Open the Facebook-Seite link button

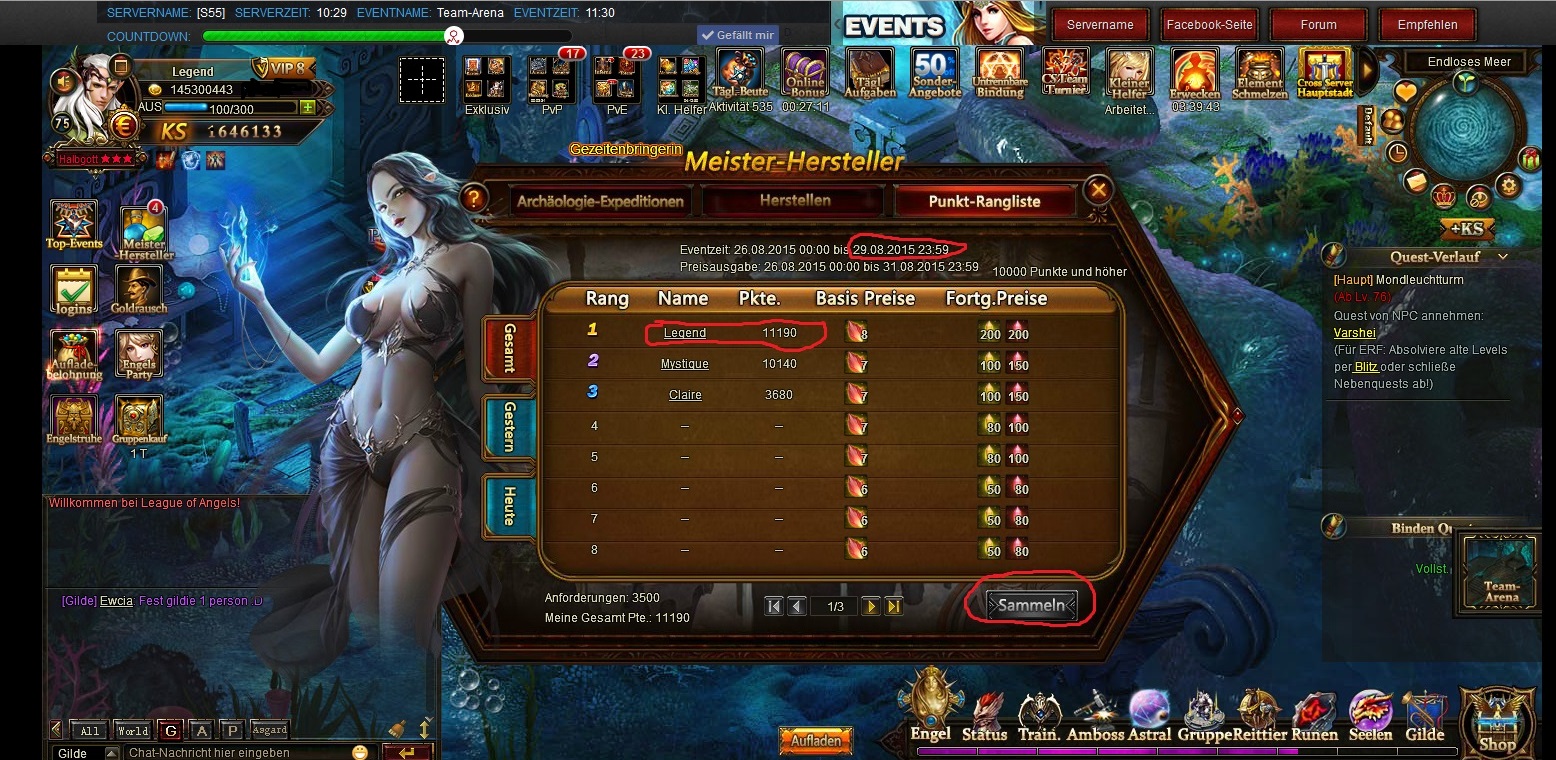1209,25
